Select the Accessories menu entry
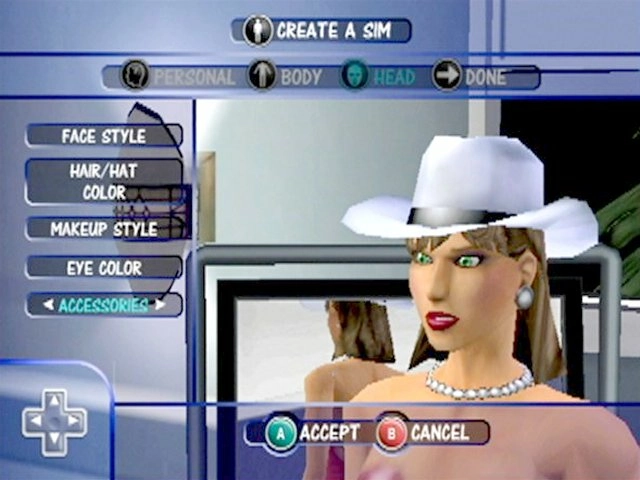The height and width of the screenshot is (480, 640). (x=103, y=305)
